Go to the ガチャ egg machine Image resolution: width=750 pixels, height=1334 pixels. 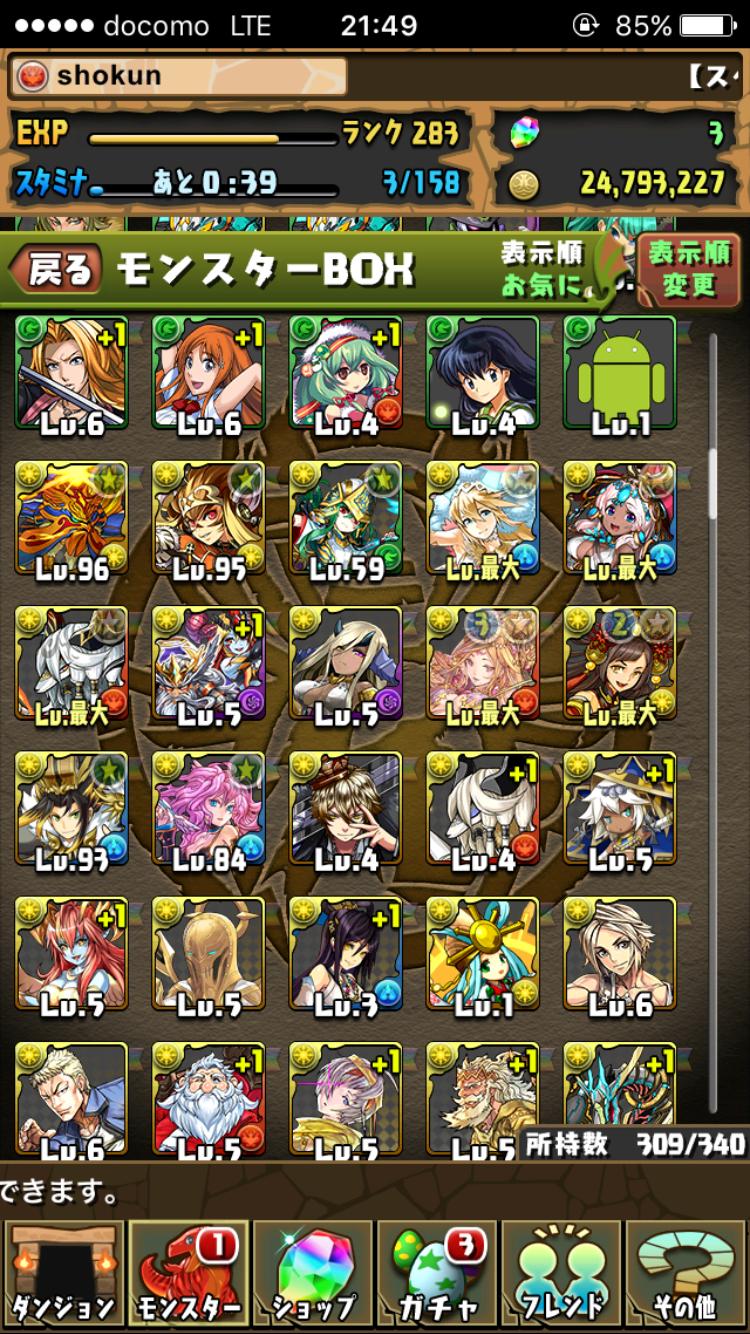click(438, 1274)
